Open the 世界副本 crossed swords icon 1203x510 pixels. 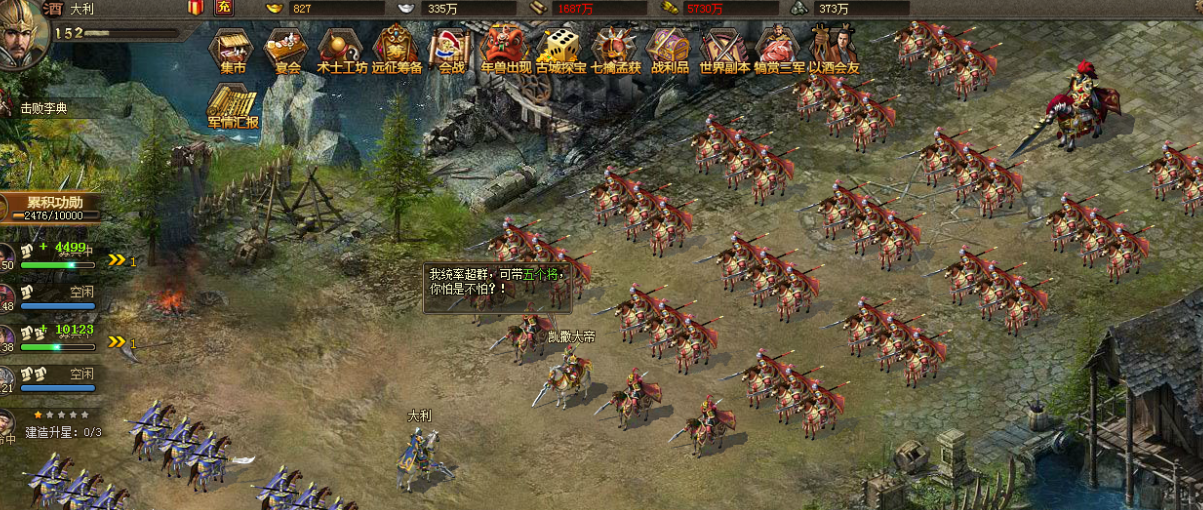pos(723,47)
